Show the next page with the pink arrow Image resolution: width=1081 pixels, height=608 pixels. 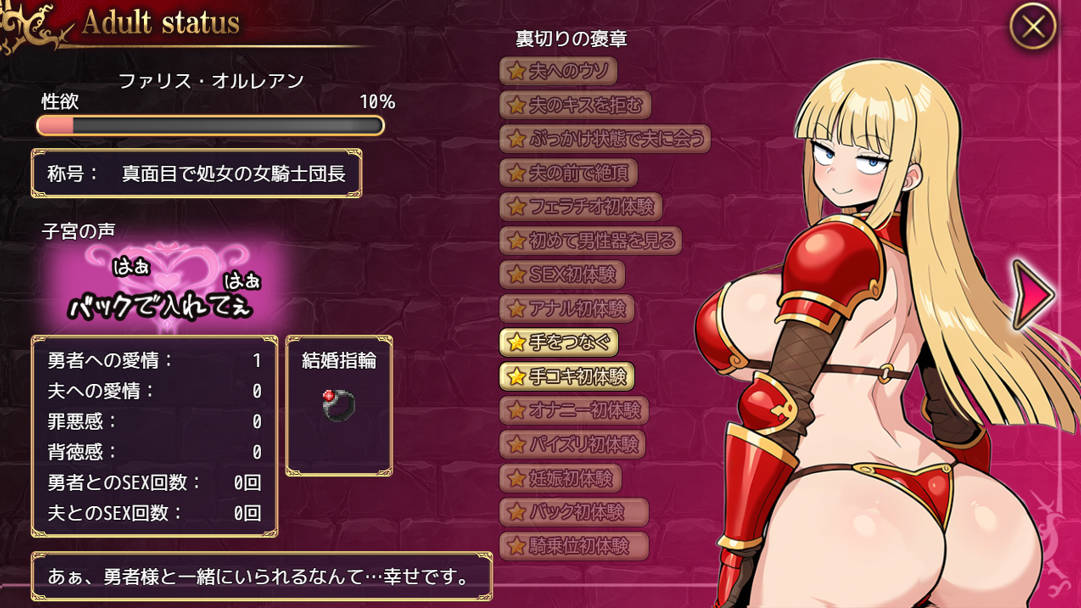(1032, 294)
